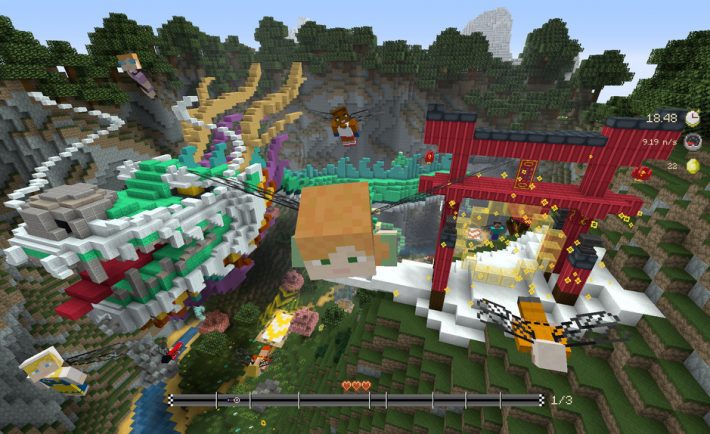Select the yellow score orb icon
710x434 pixels.
692,166
